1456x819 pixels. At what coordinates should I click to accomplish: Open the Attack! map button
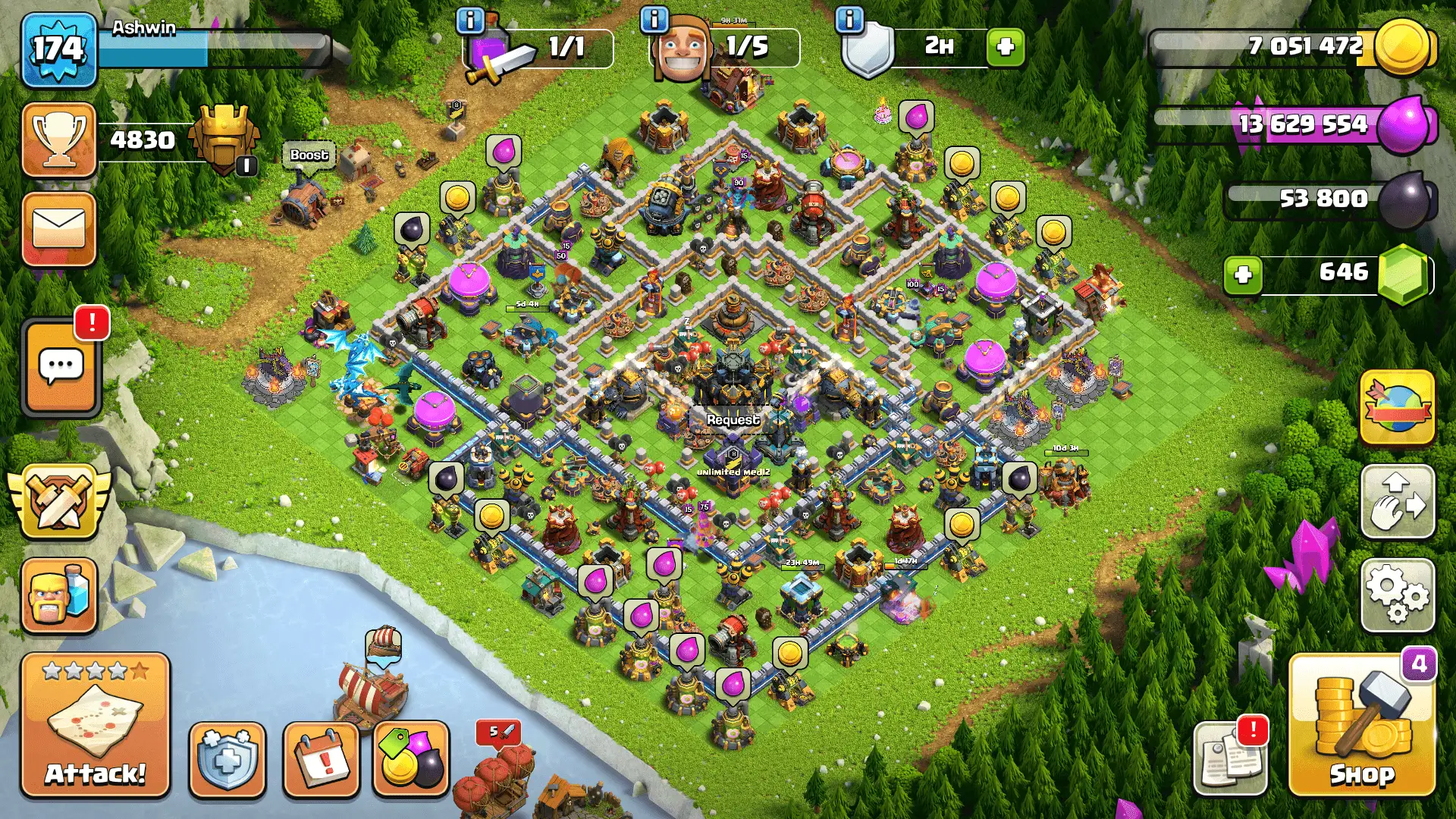[x=95, y=724]
